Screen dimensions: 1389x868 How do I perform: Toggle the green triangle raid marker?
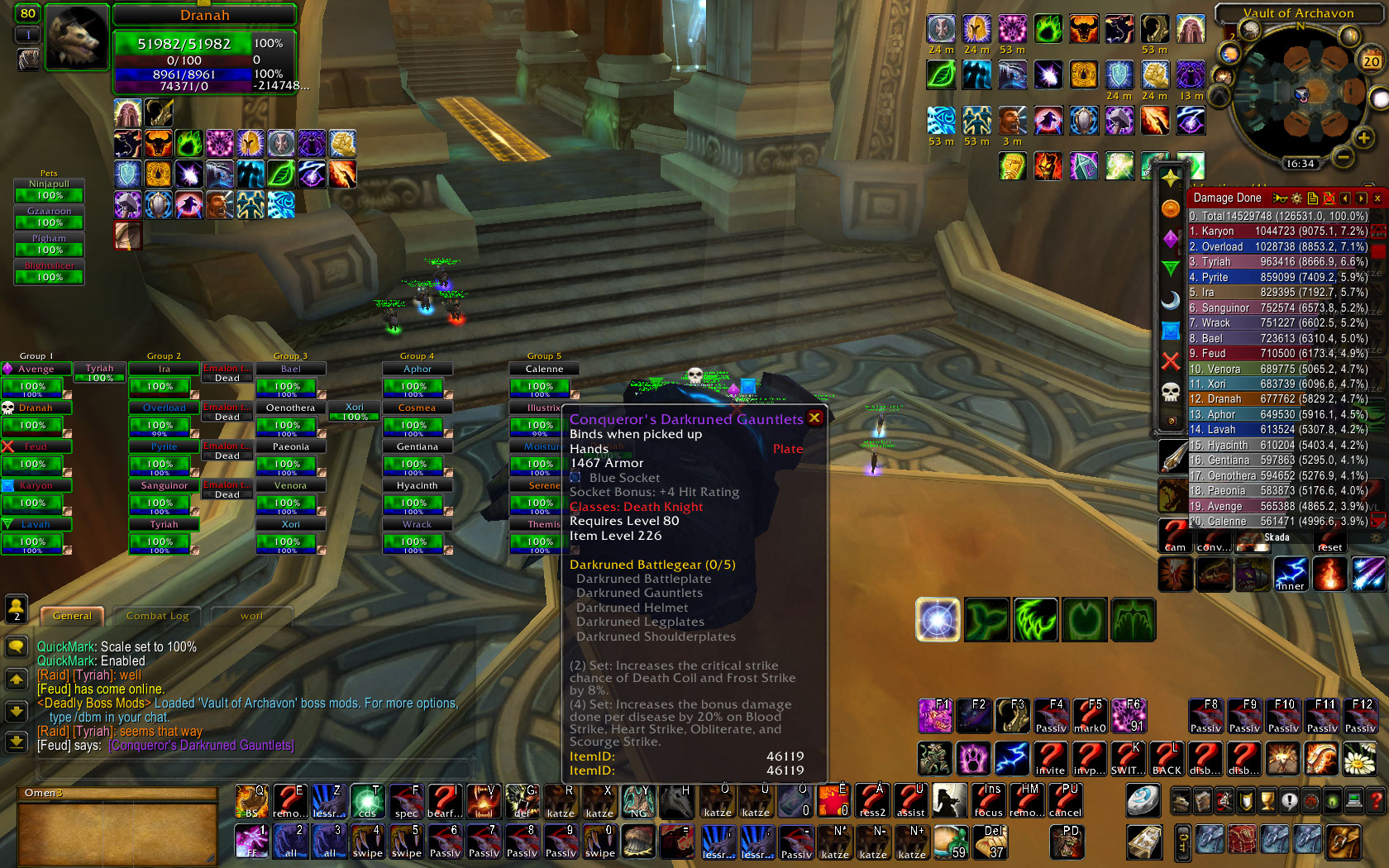pyautogui.click(x=1172, y=268)
